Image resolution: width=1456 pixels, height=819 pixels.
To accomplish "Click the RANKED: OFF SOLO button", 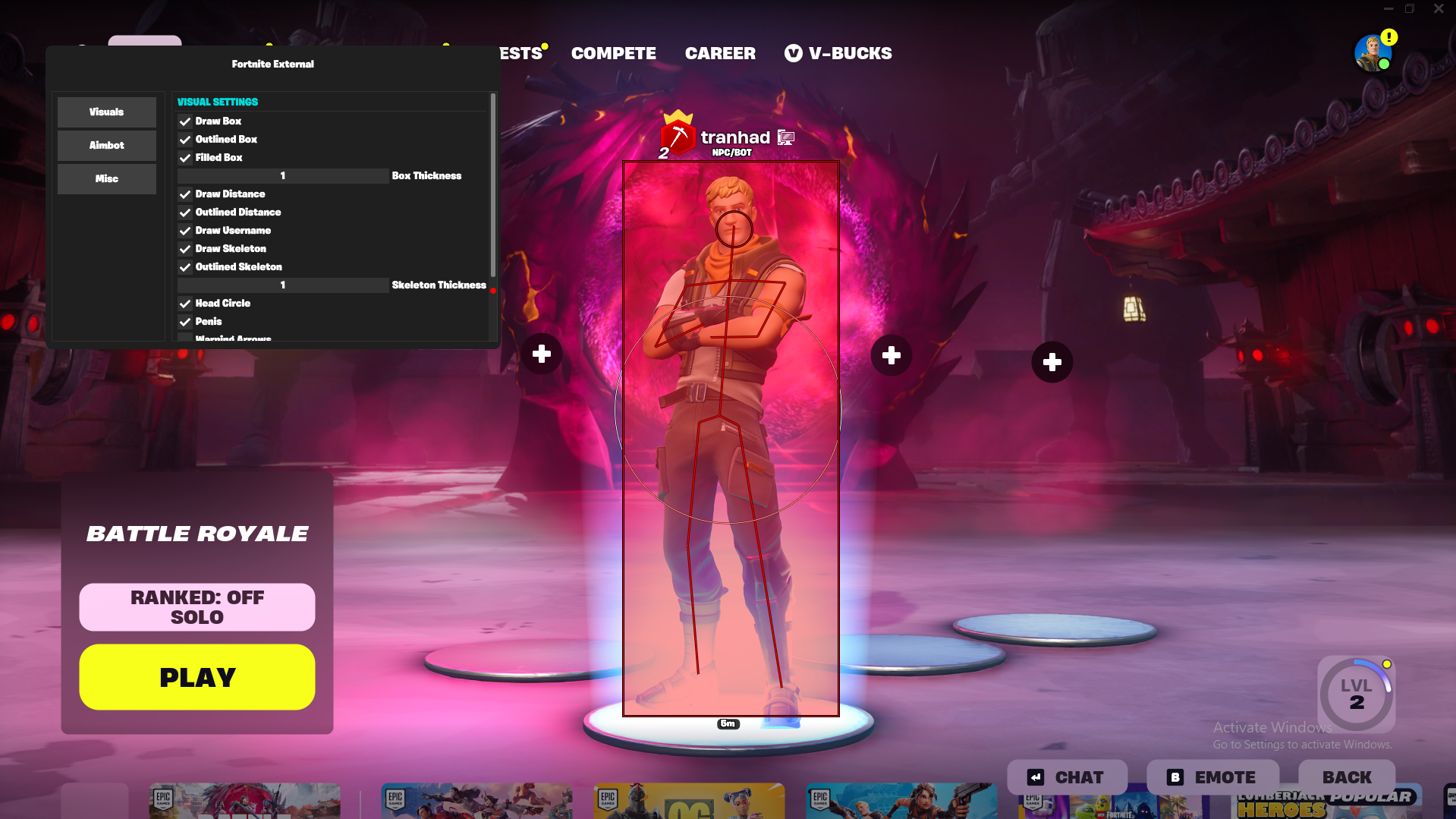I will click(197, 606).
